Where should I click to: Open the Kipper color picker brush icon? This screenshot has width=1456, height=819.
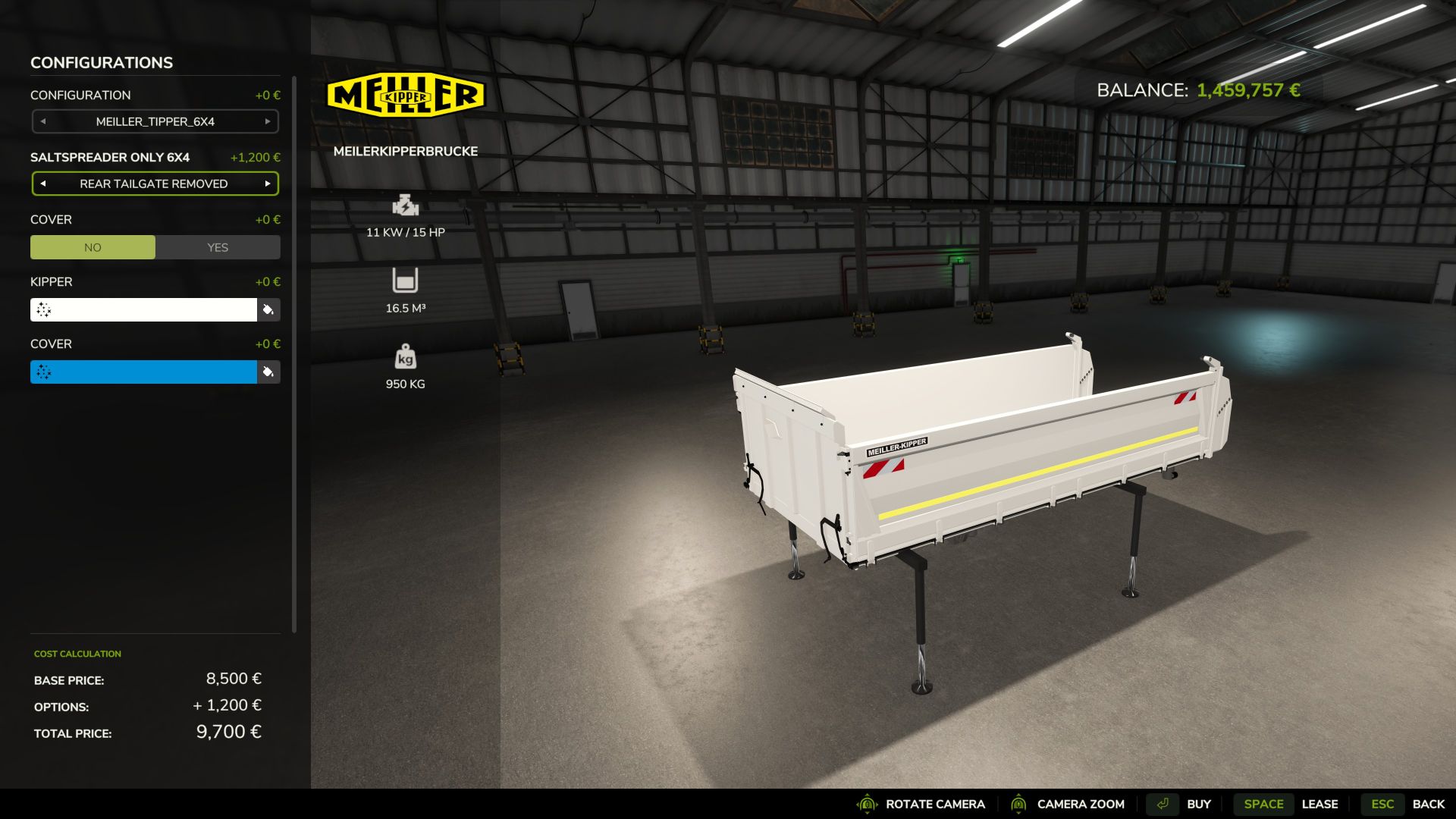point(268,310)
